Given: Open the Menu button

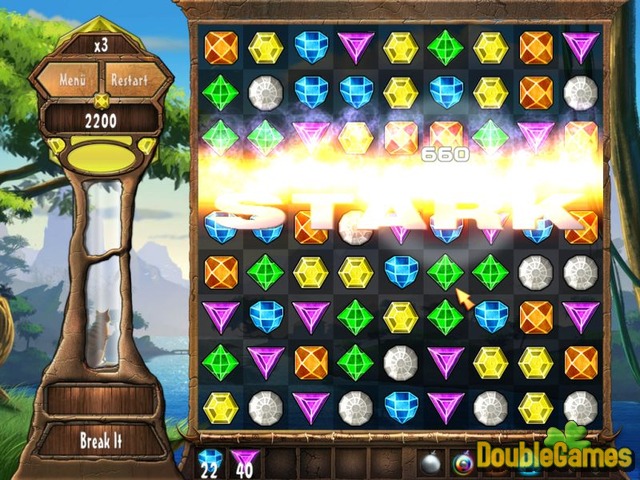Looking at the screenshot, I should (73, 79).
